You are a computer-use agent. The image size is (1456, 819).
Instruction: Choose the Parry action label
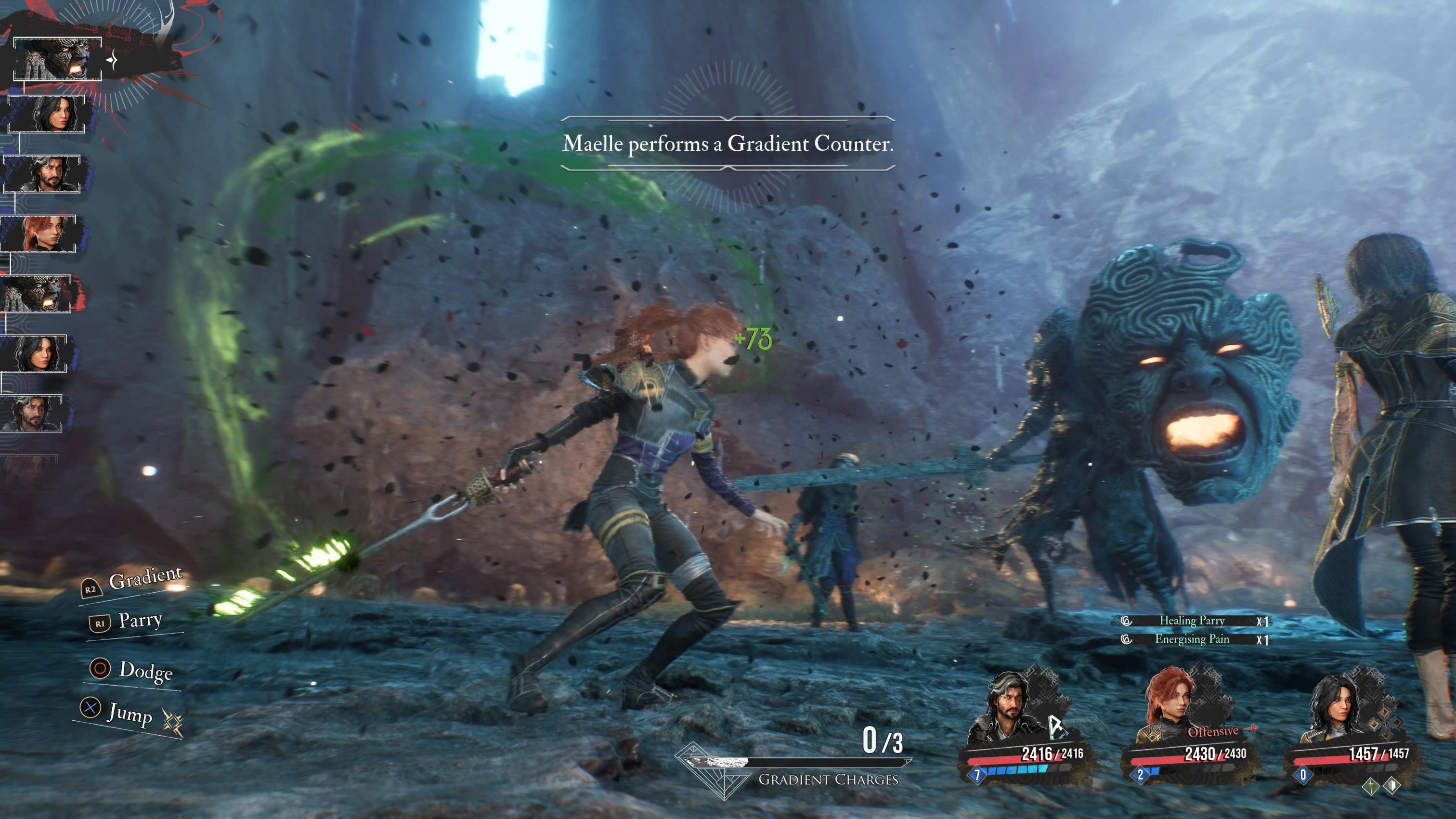(x=140, y=621)
